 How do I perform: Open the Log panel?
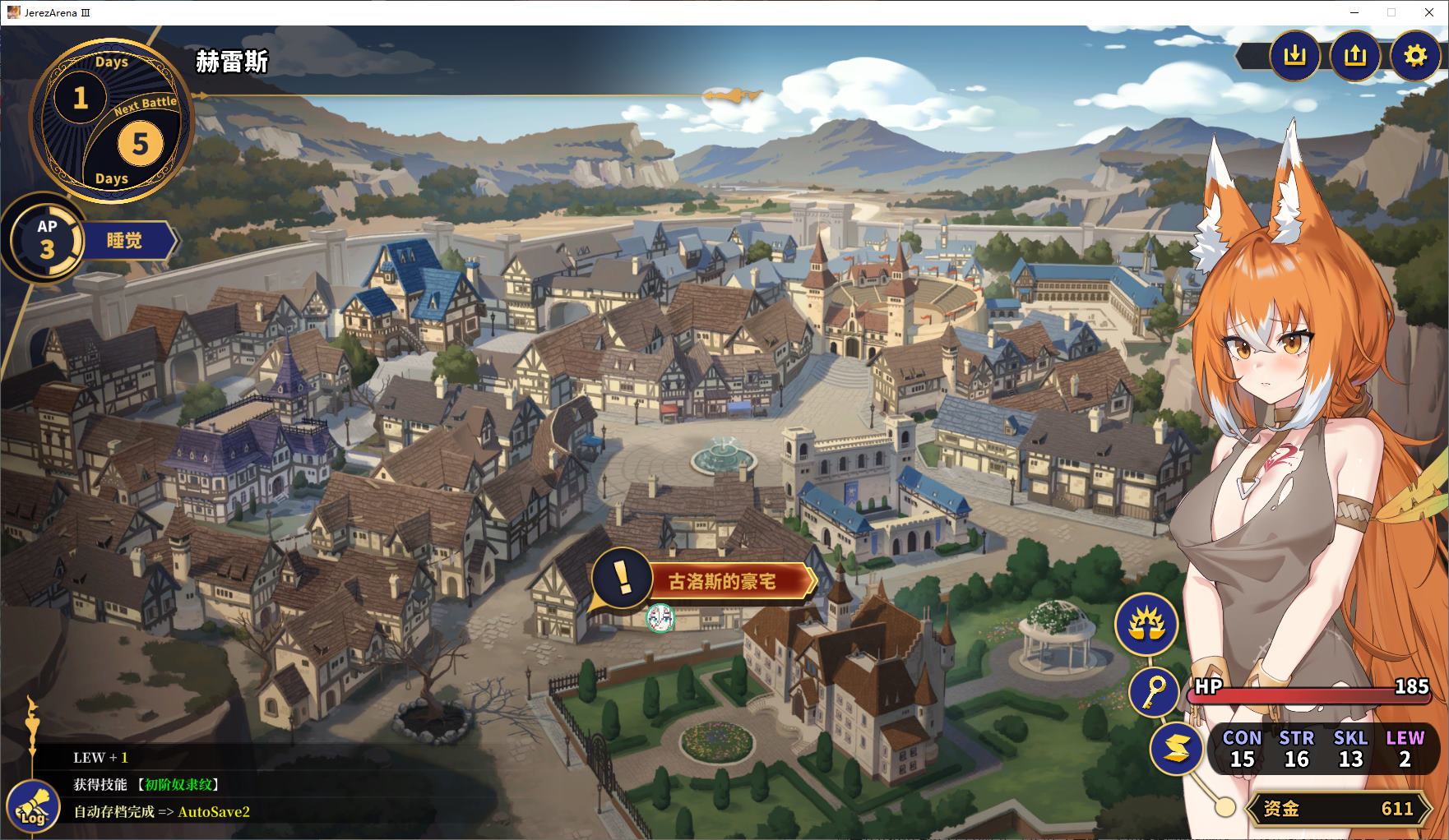click(x=34, y=807)
